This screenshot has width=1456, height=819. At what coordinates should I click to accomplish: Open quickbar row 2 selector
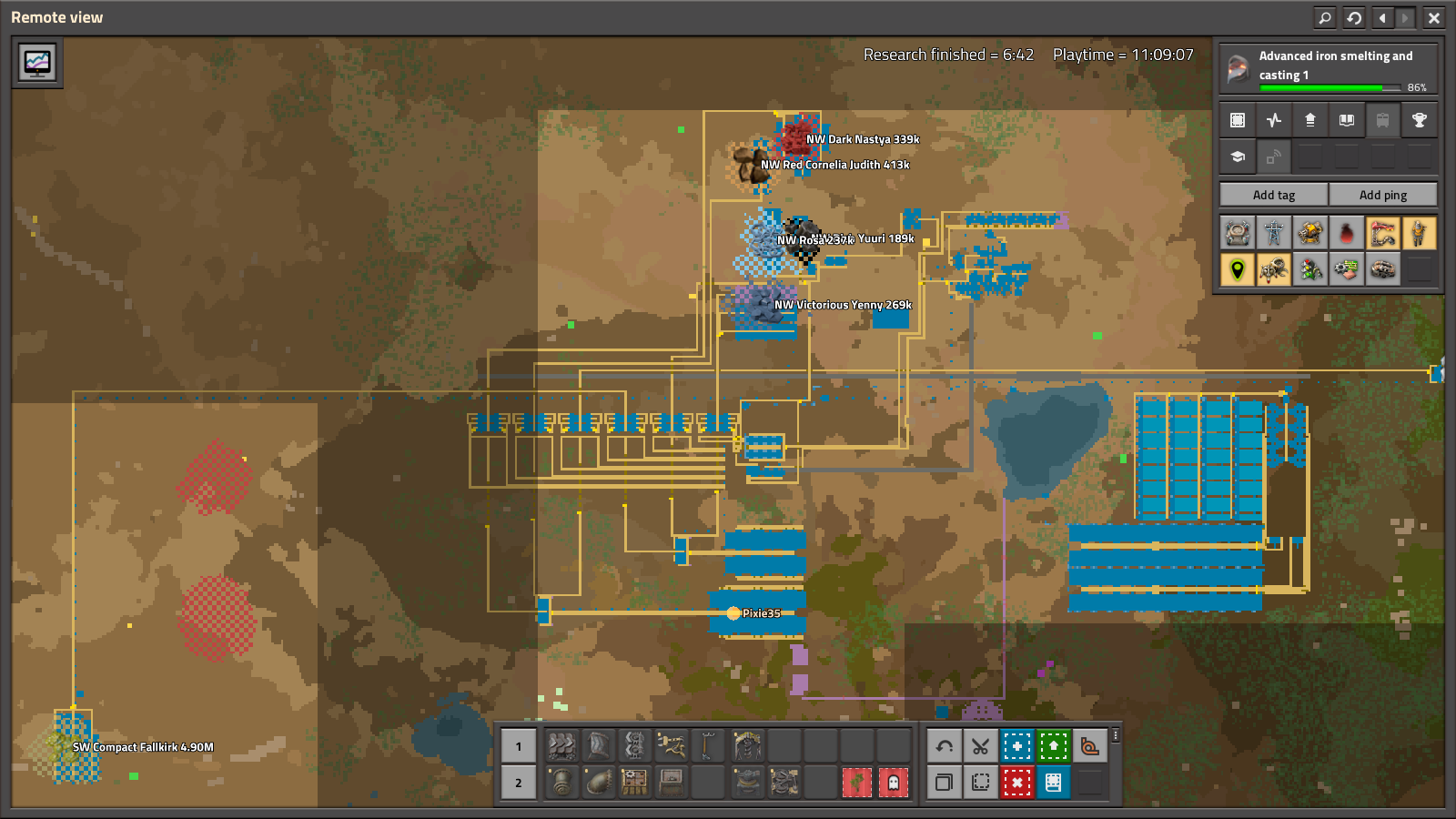tap(518, 782)
